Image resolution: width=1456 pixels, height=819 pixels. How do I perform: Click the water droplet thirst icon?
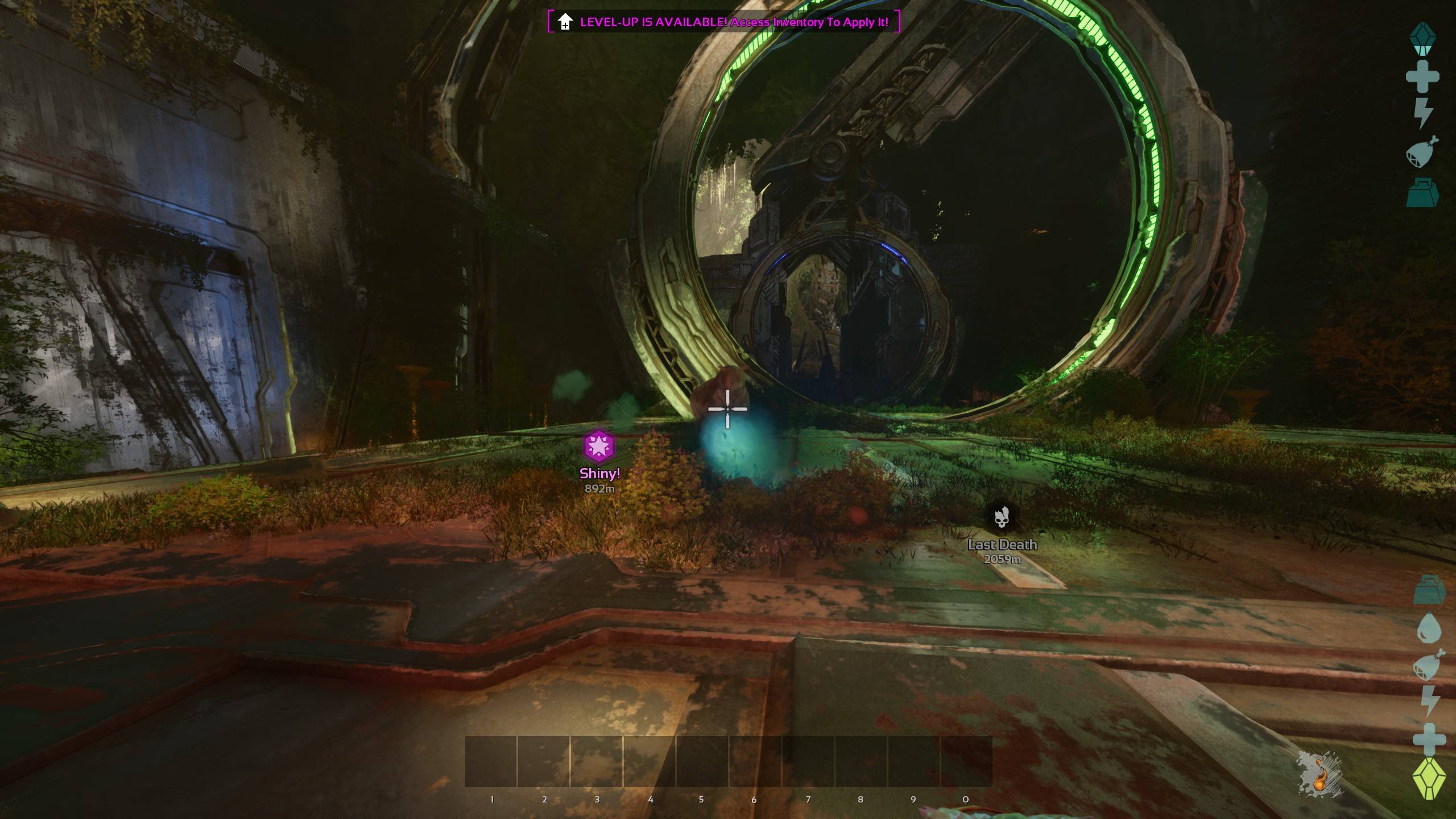point(1429,627)
